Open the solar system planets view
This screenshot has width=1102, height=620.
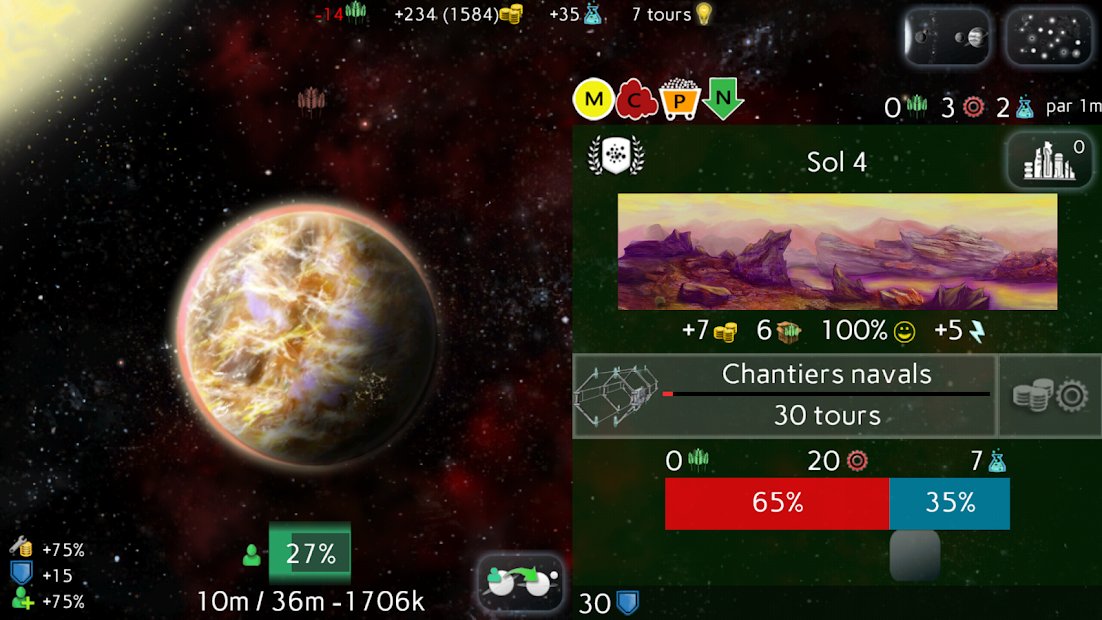pos(947,38)
